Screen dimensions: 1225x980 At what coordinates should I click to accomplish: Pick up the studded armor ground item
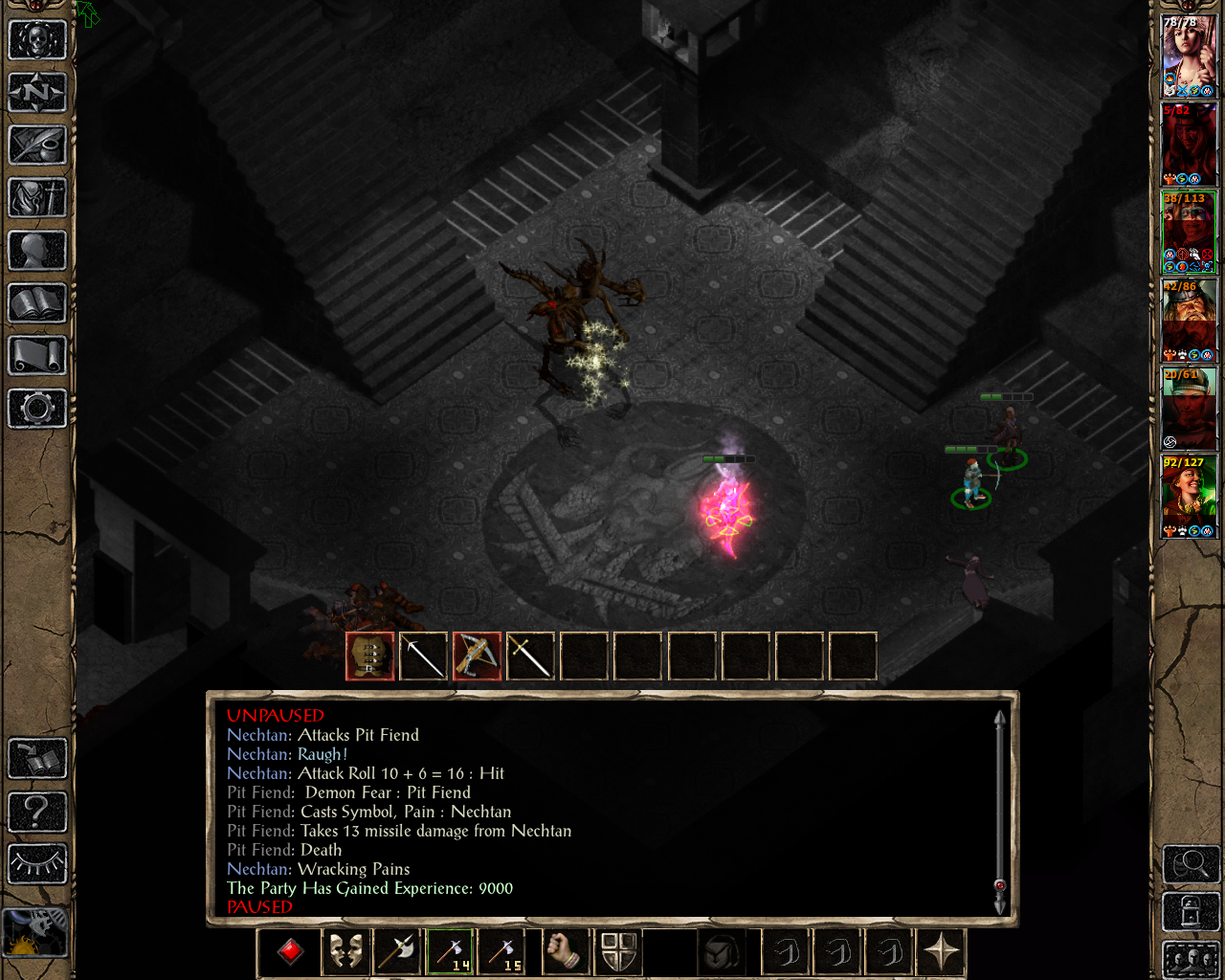pos(370,657)
